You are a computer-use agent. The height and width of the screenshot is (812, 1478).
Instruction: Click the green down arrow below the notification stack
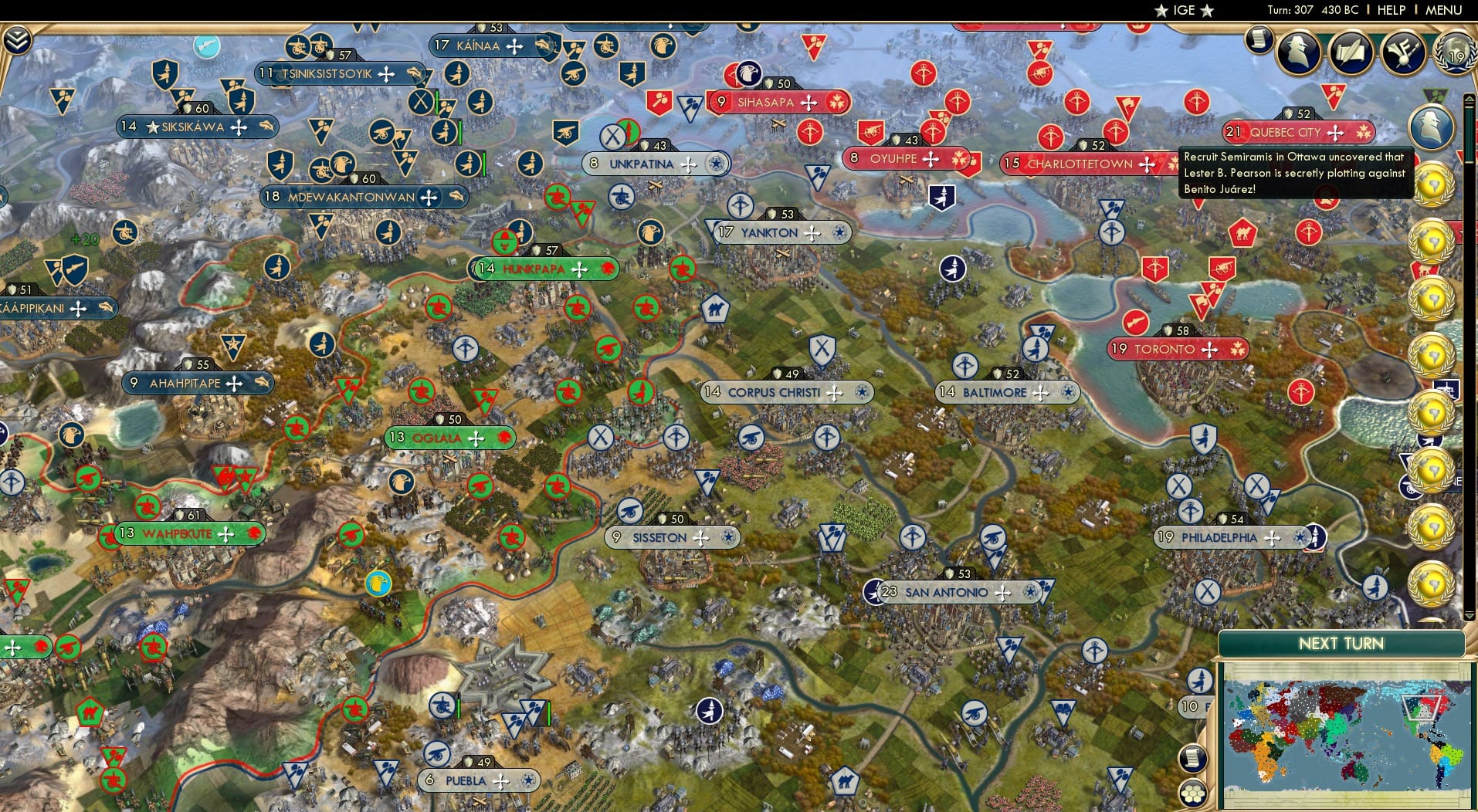coord(1469,617)
